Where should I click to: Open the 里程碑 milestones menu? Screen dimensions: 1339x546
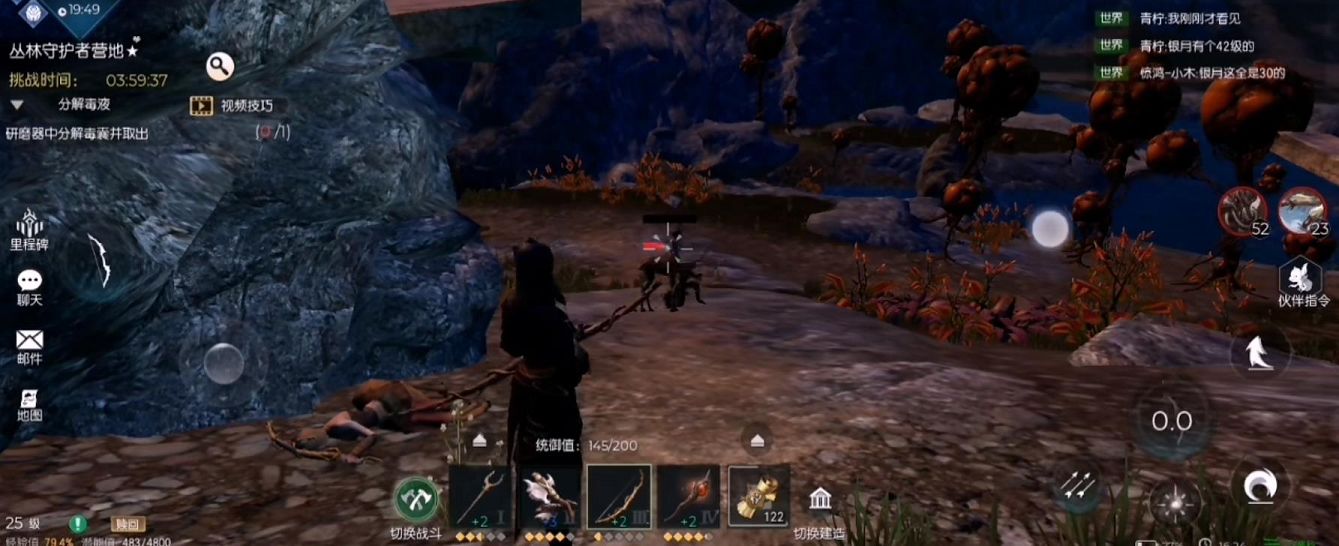click(x=29, y=230)
